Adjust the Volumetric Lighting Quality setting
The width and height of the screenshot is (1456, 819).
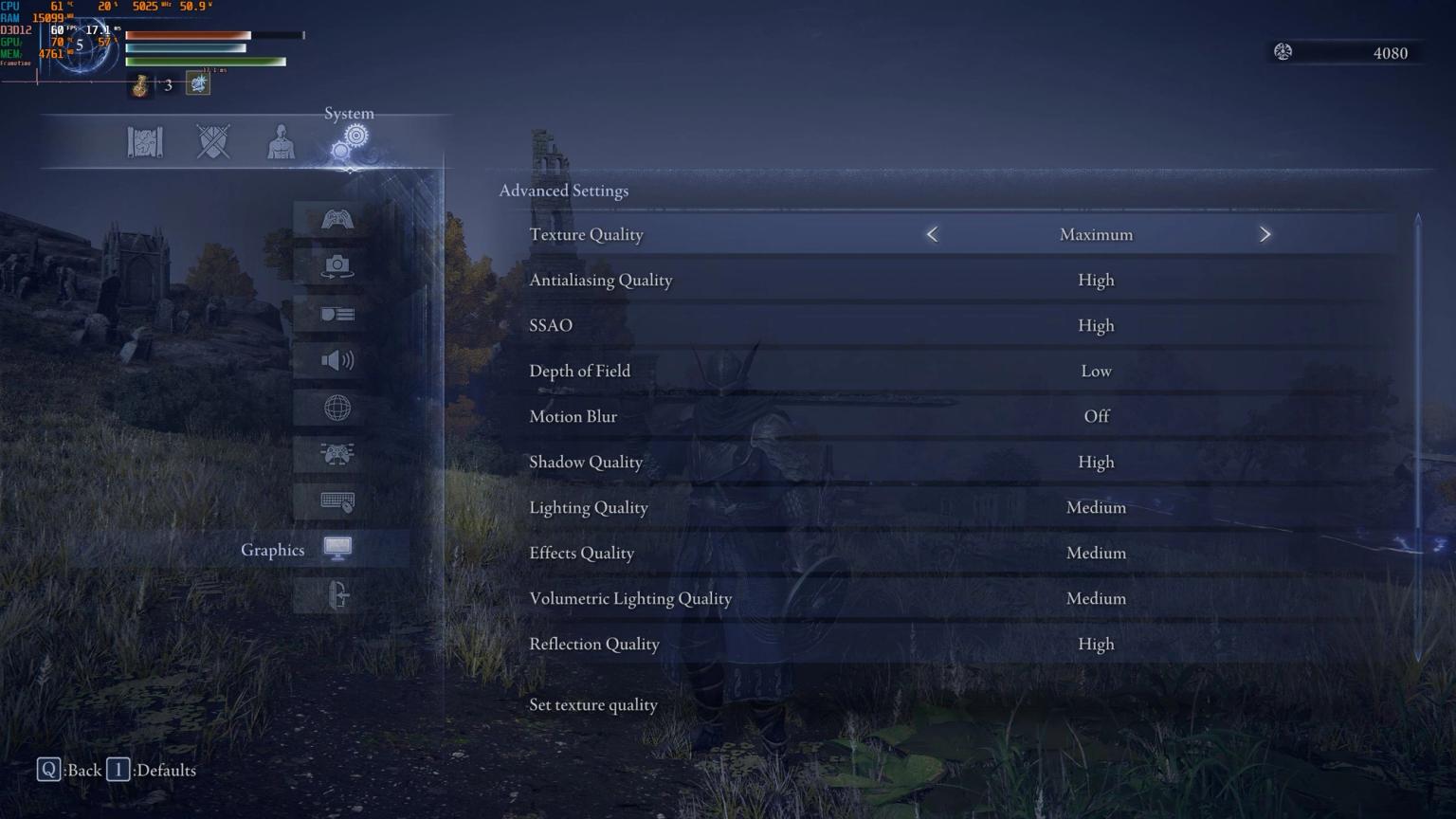pos(1096,598)
